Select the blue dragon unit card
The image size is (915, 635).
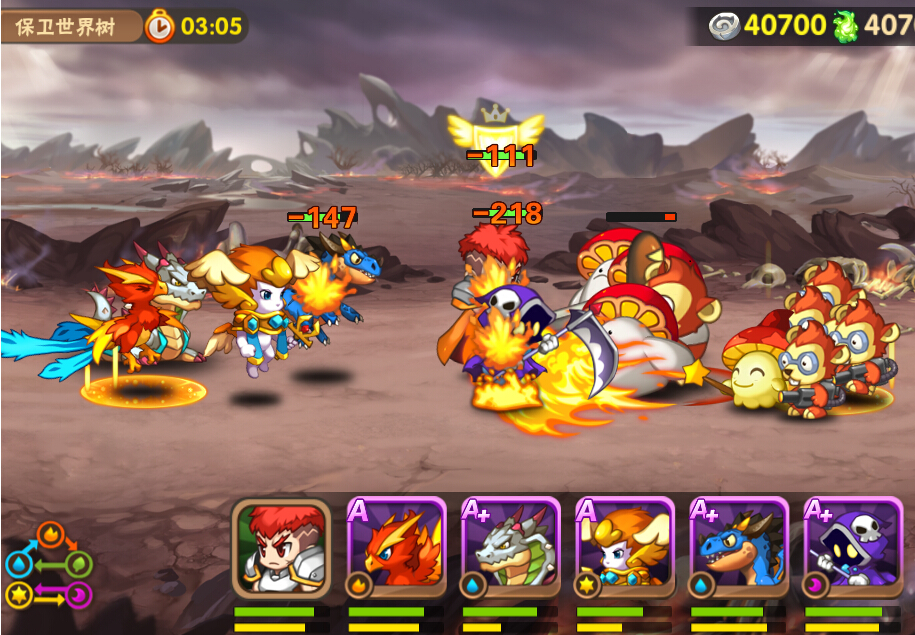point(739,547)
